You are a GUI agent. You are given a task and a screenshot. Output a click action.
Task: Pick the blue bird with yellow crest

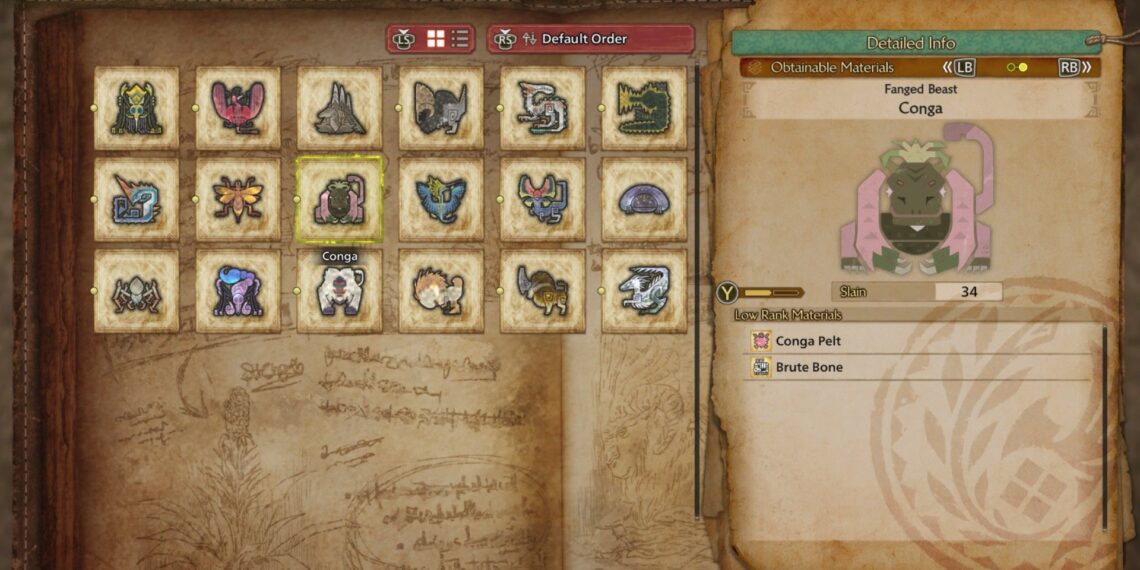[441, 199]
